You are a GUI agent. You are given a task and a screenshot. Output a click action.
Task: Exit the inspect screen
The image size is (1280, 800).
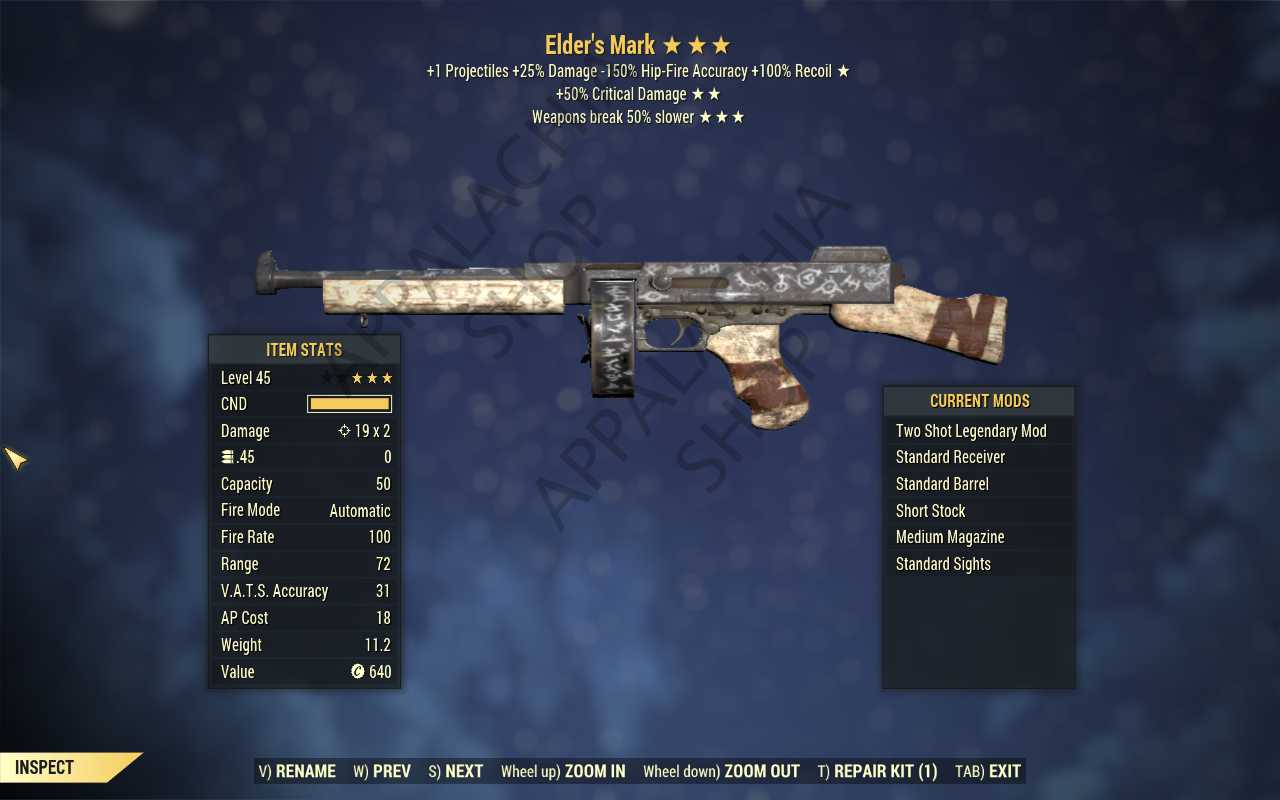(988, 771)
